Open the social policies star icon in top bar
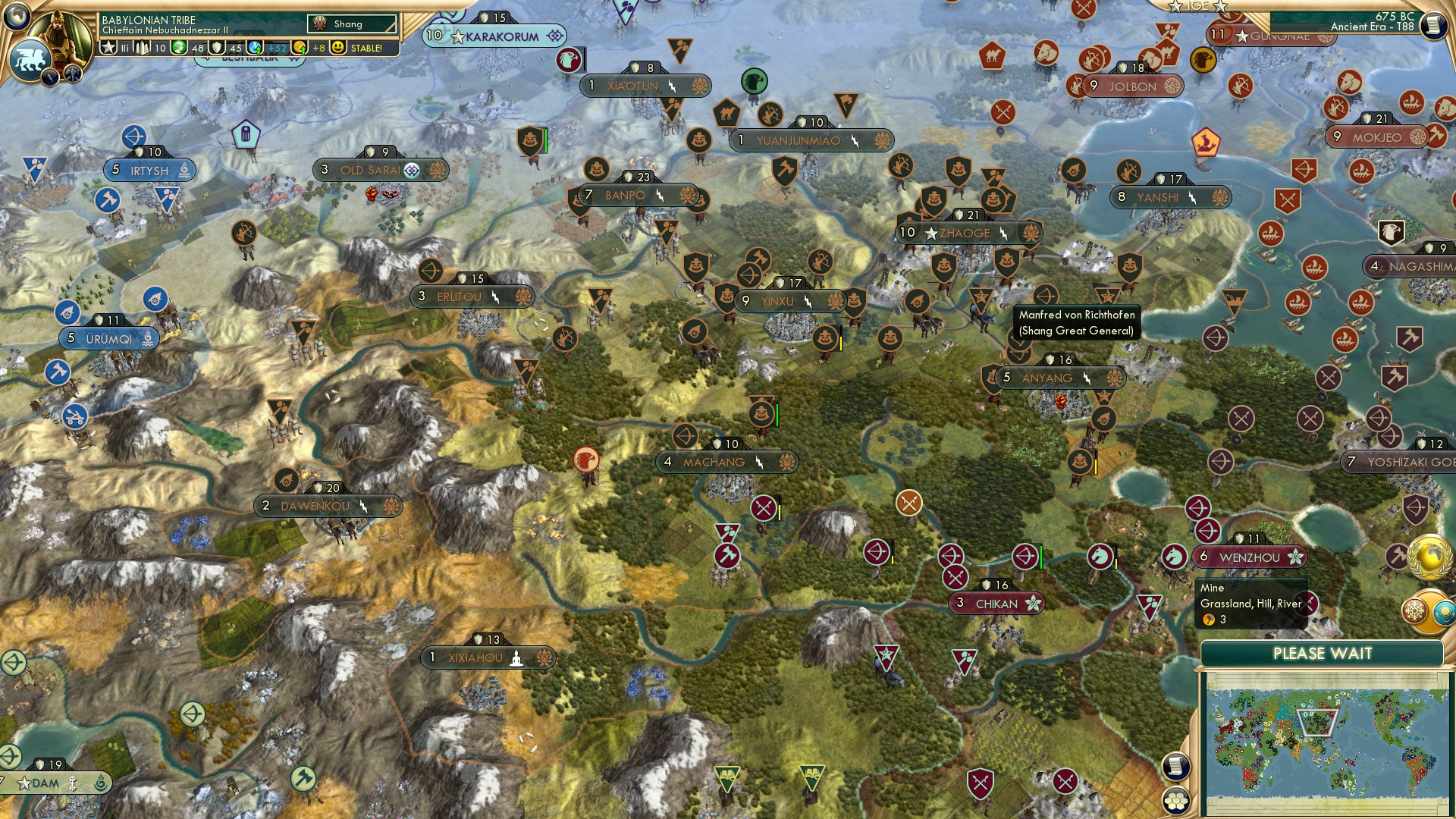Image resolution: width=1456 pixels, height=819 pixels. tap(108, 47)
